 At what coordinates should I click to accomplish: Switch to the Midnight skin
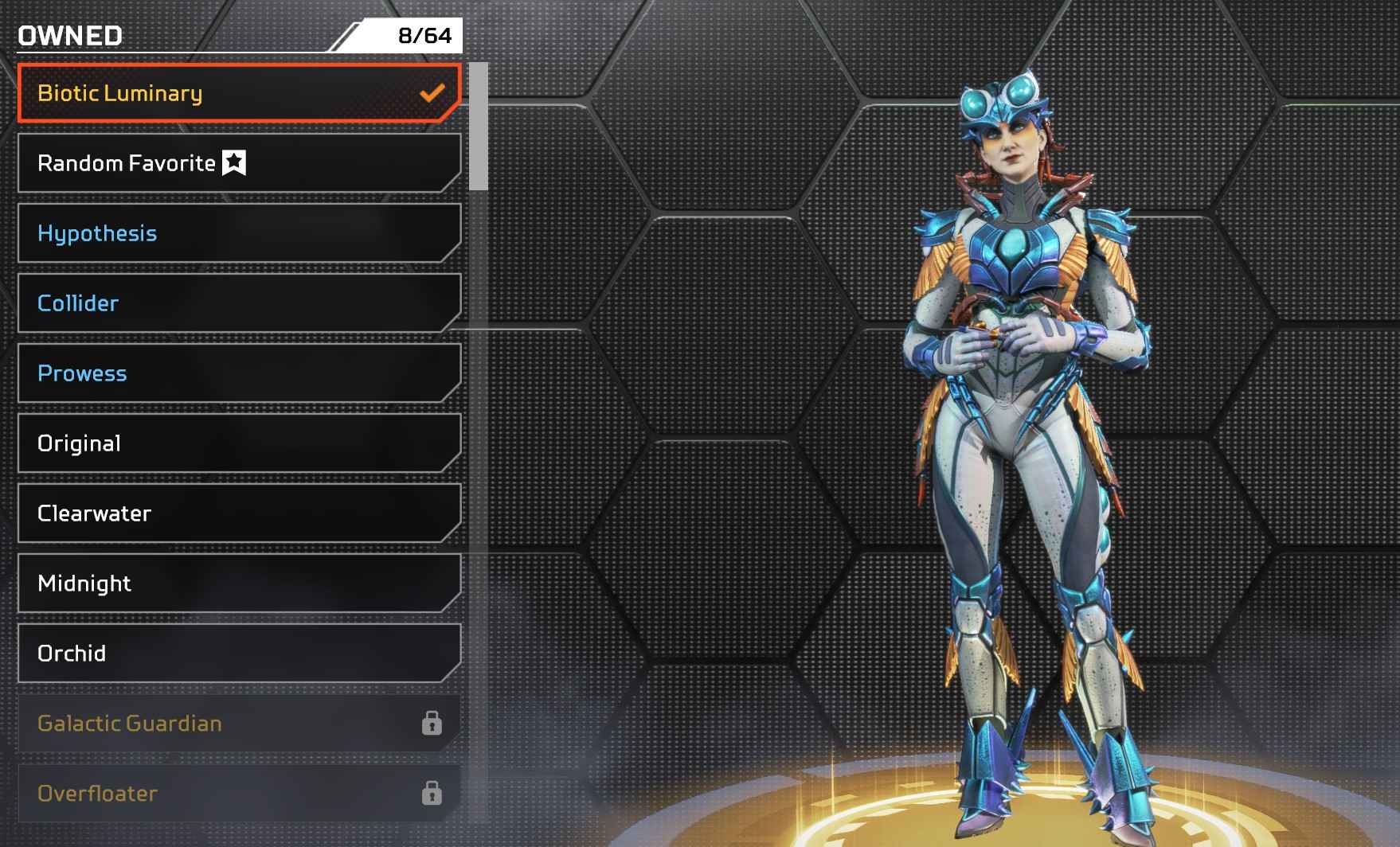coord(239,584)
